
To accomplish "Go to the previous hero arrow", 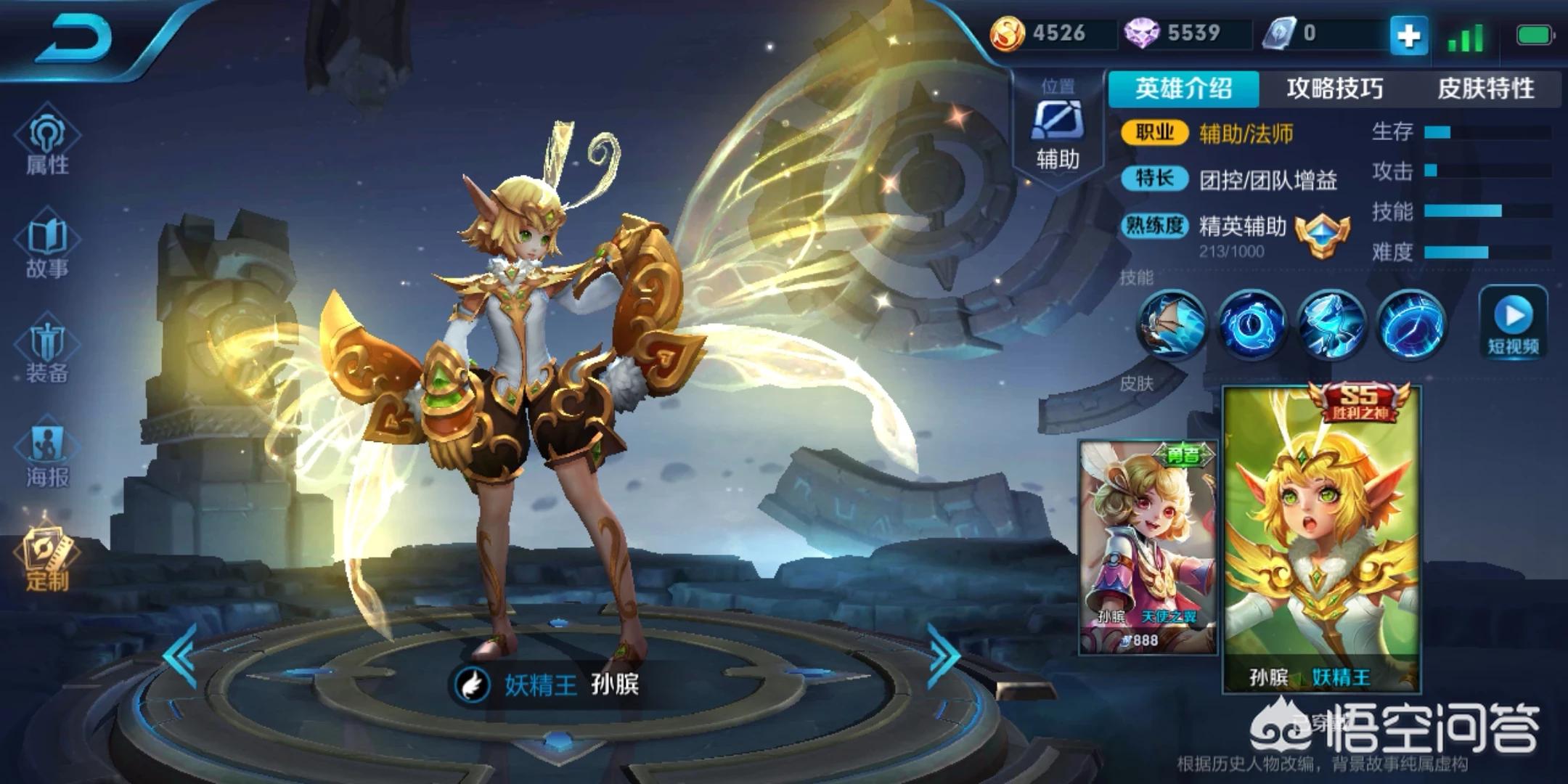I will point(181,656).
